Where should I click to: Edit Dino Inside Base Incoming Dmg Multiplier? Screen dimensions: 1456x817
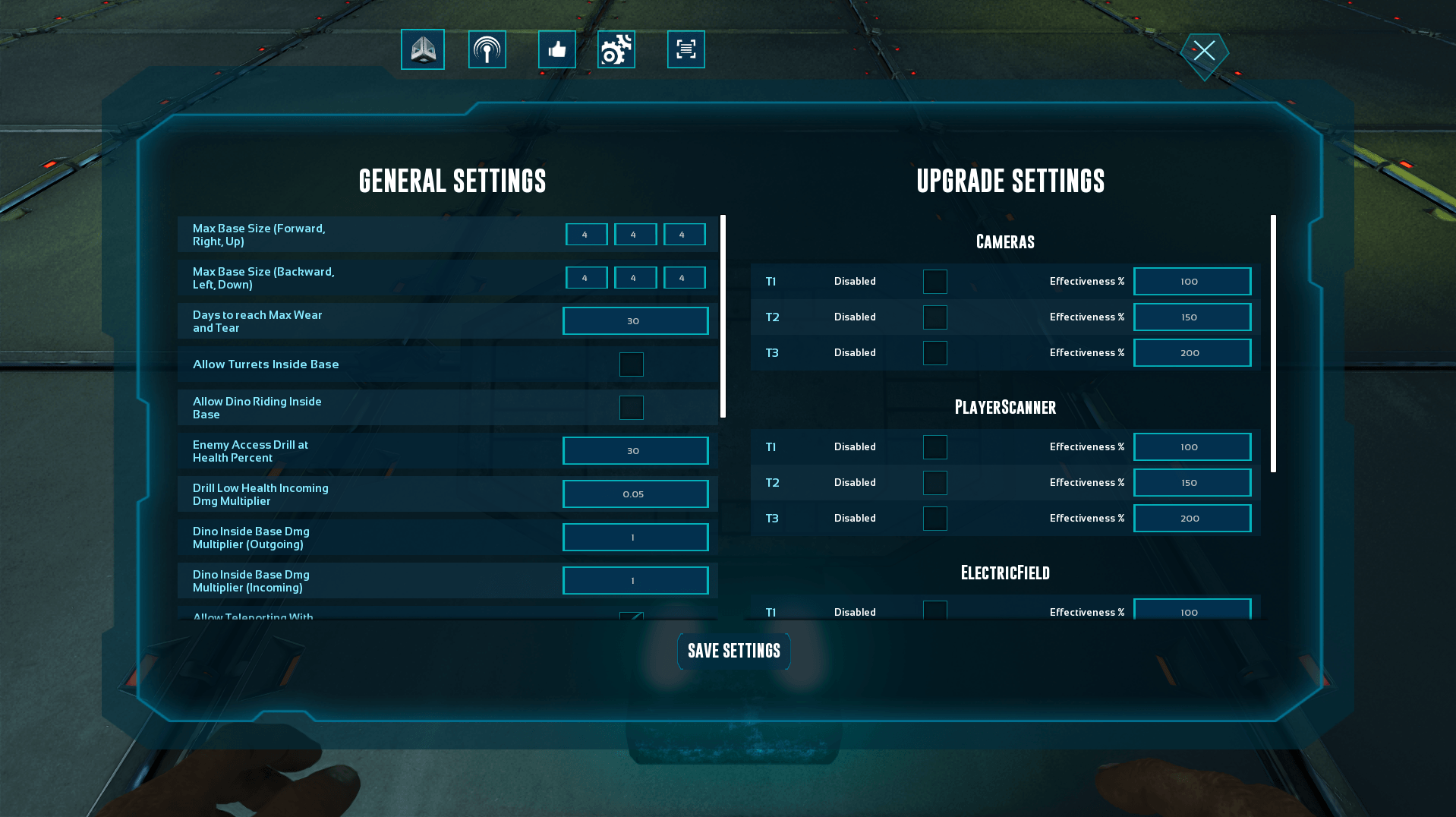click(635, 581)
